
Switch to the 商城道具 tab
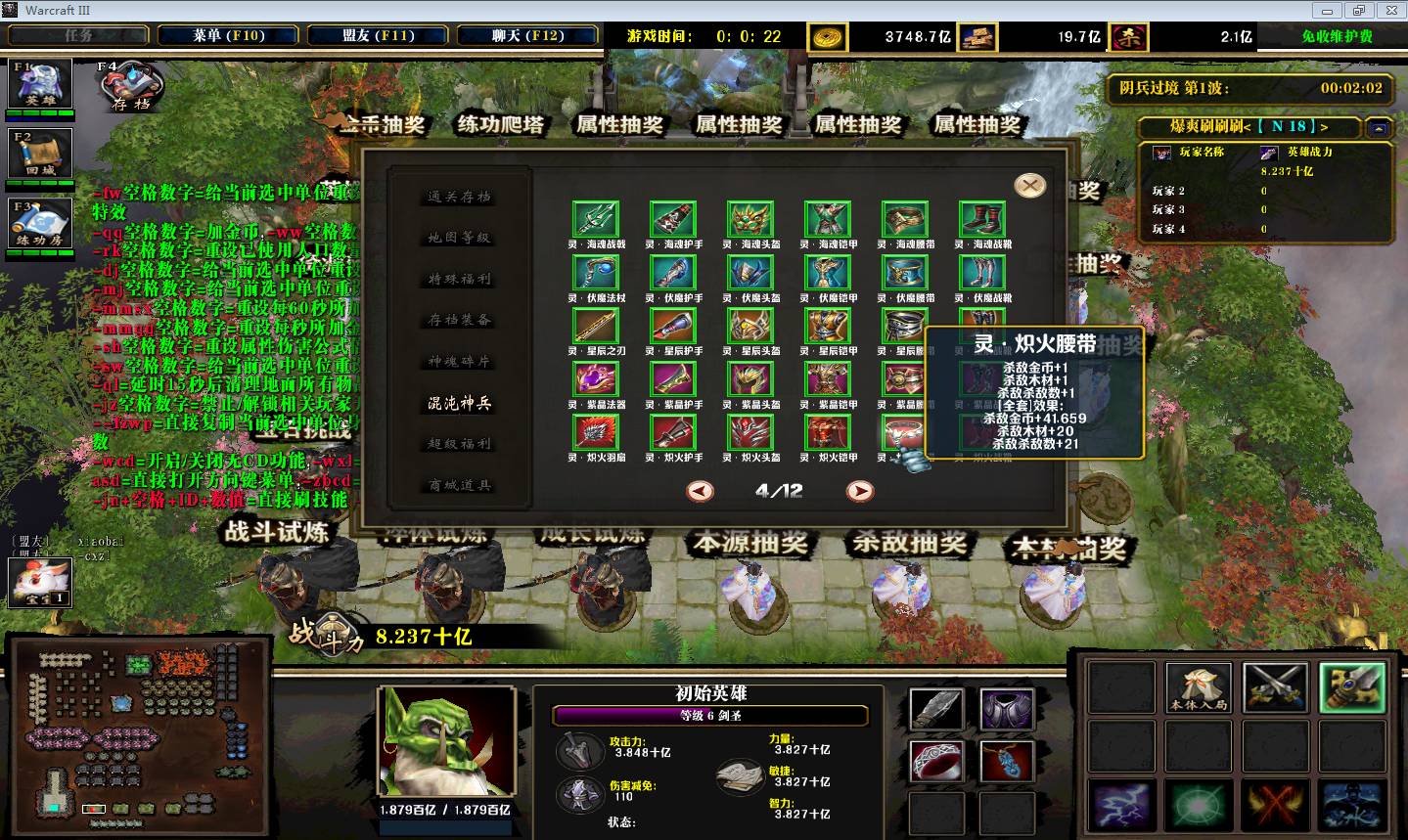[x=459, y=485]
